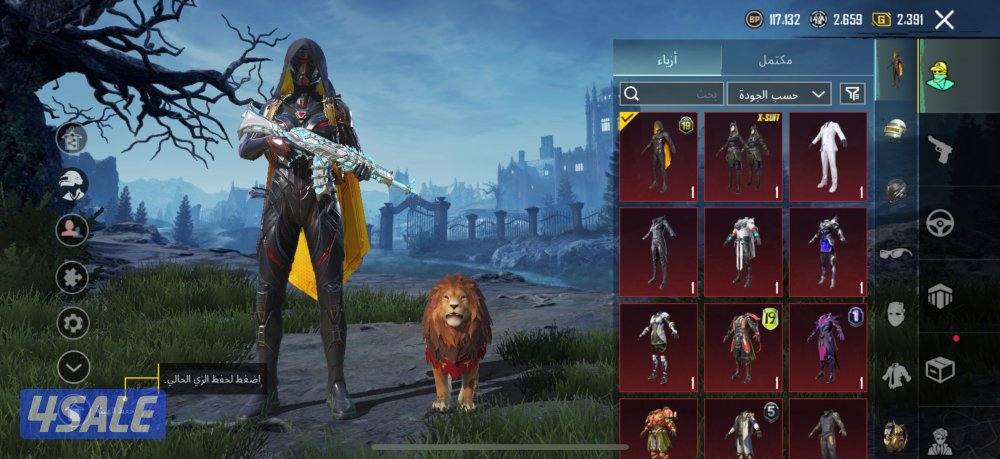
Task: Open the gear settings icon on left
Action: [x=73, y=322]
